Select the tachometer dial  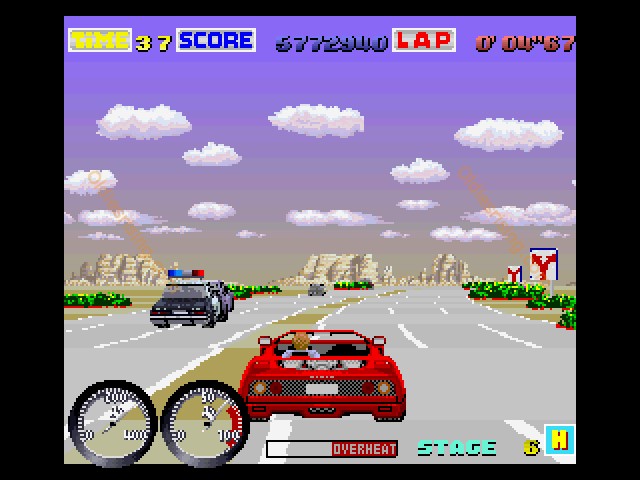pos(204,421)
